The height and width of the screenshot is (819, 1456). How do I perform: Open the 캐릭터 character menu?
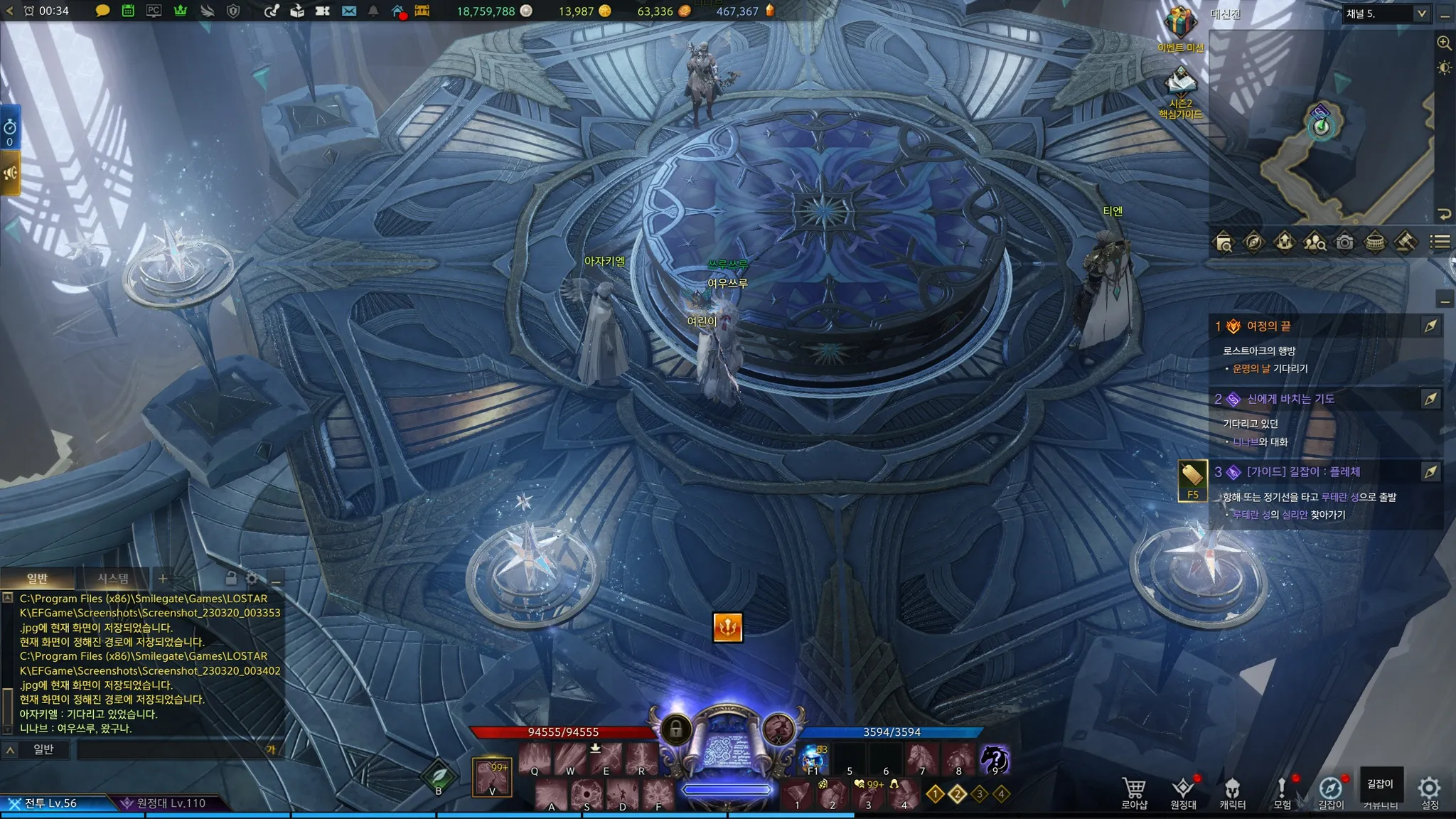pos(1232,792)
